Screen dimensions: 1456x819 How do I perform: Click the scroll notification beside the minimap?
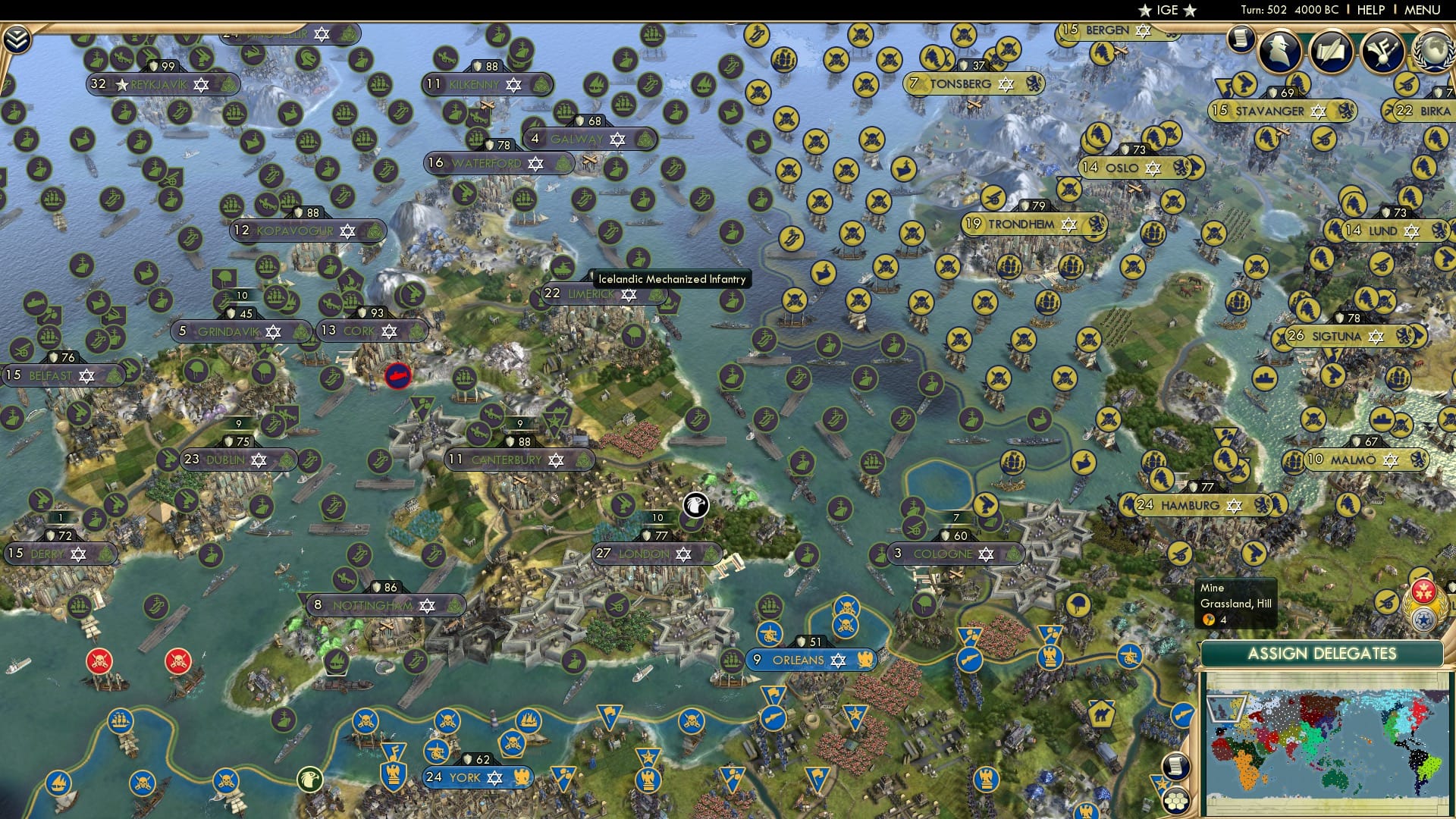1175,766
